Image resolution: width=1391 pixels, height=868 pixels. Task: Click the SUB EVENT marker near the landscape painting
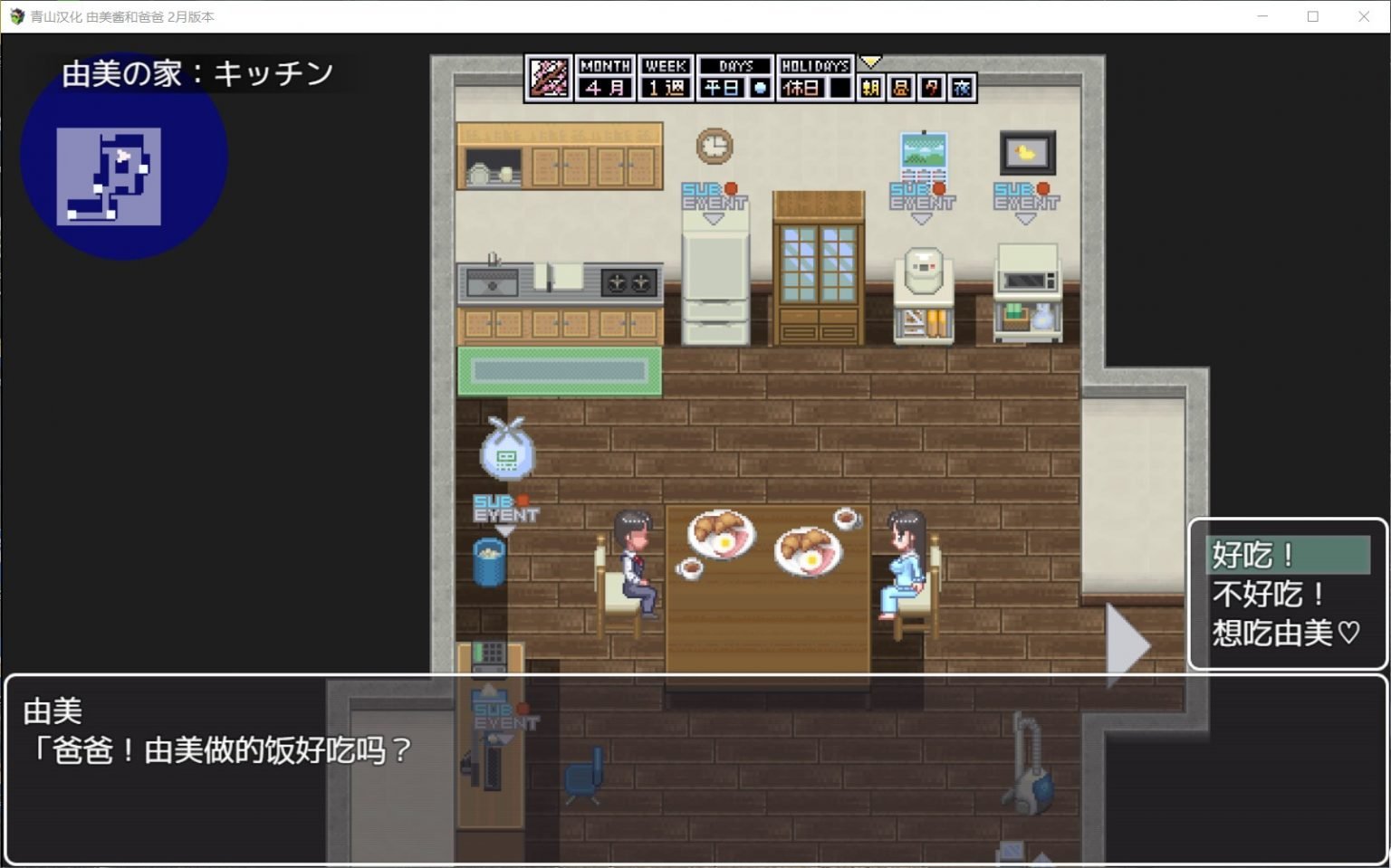click(x=922, y=195)
